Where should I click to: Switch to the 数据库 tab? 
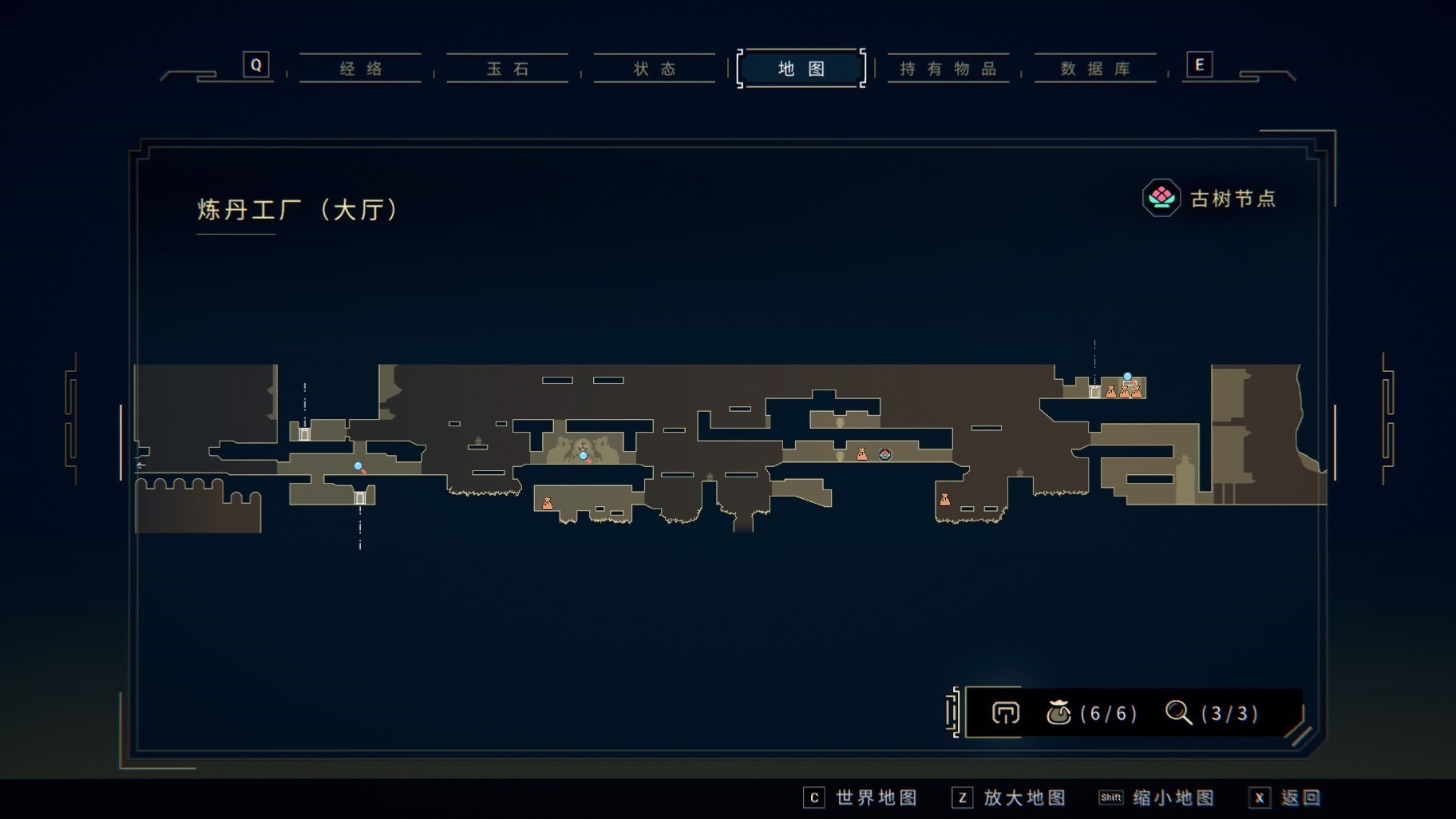[1095, 69]
